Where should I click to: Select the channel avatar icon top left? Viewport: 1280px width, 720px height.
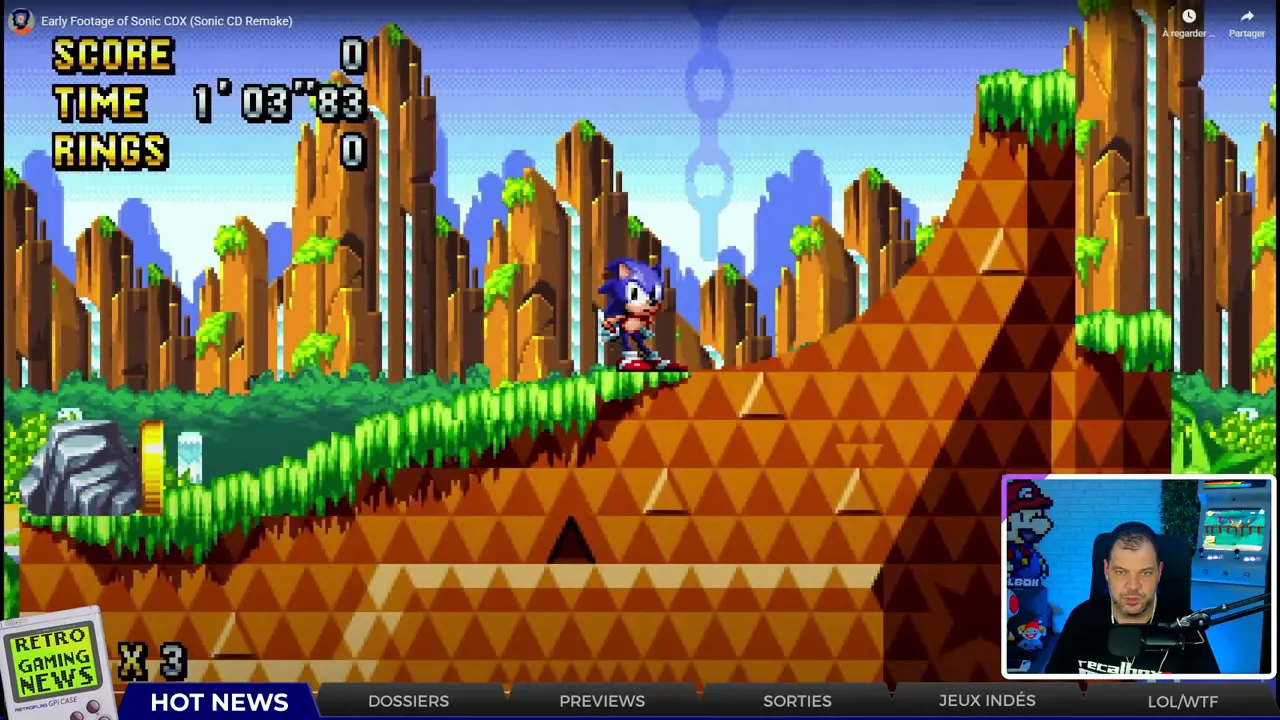tap(20, 20)
